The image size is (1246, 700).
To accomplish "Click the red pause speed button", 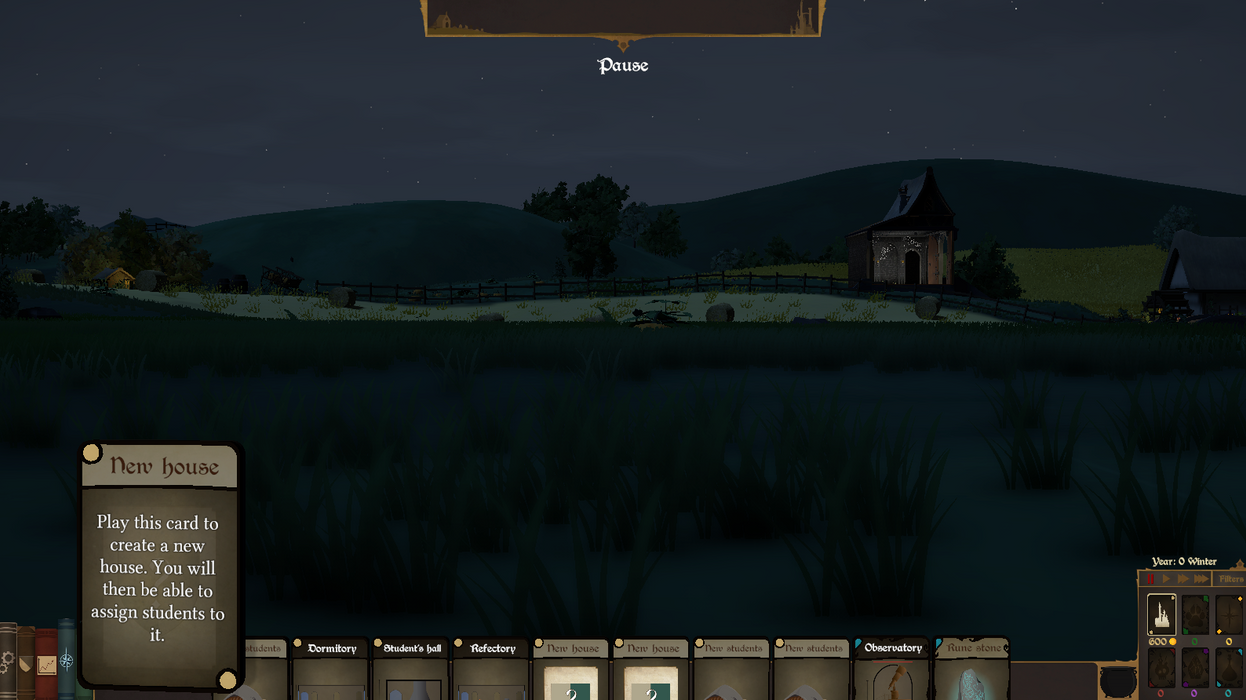I will (1150, 579).
